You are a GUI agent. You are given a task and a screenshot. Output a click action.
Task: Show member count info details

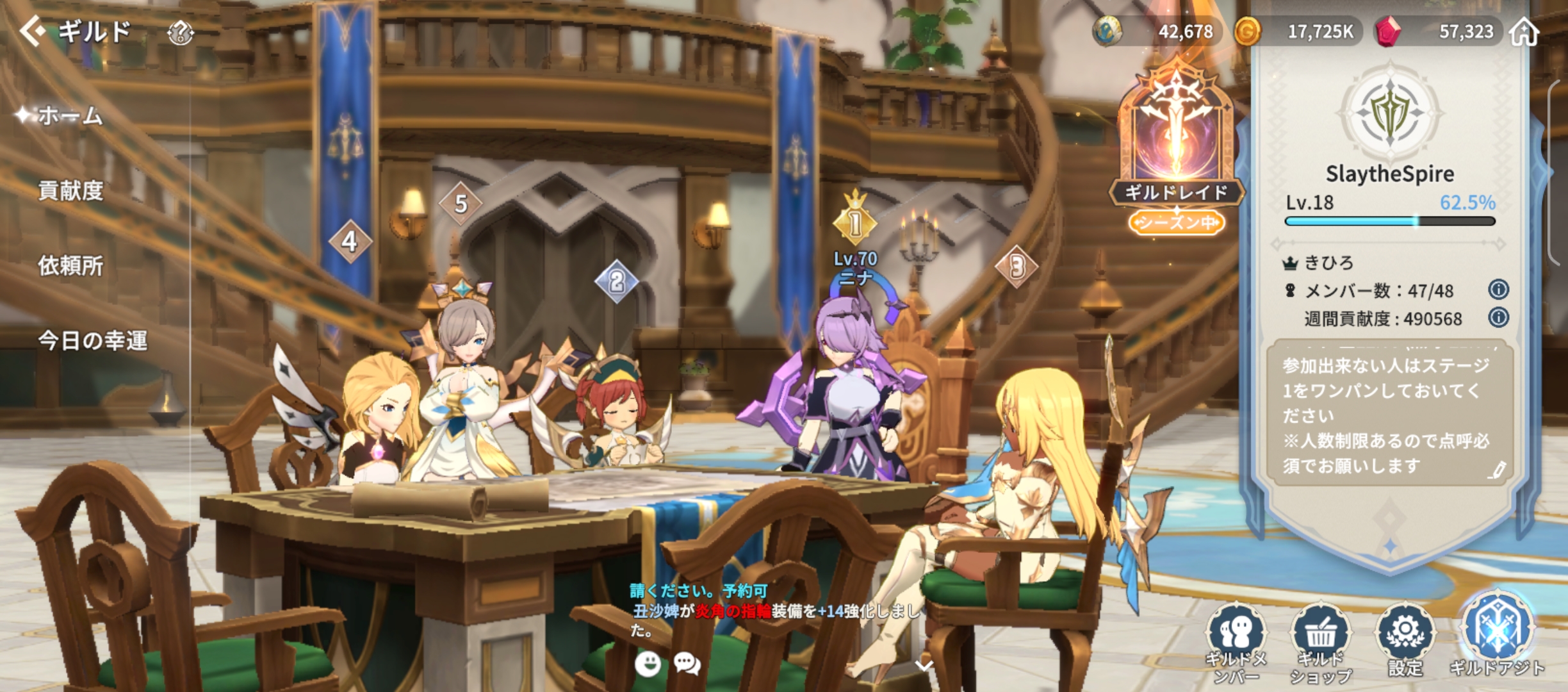tap(1498, 290)
